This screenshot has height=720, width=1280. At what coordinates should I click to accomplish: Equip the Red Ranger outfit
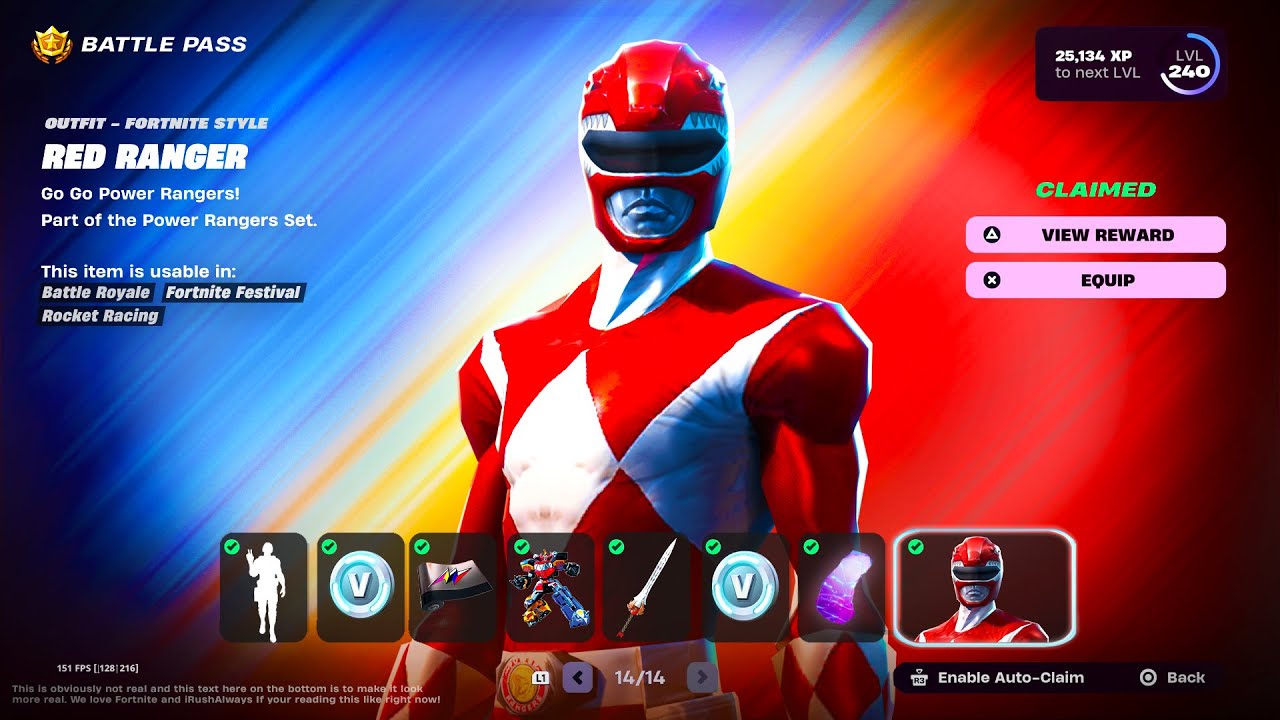coord(1095,280)
